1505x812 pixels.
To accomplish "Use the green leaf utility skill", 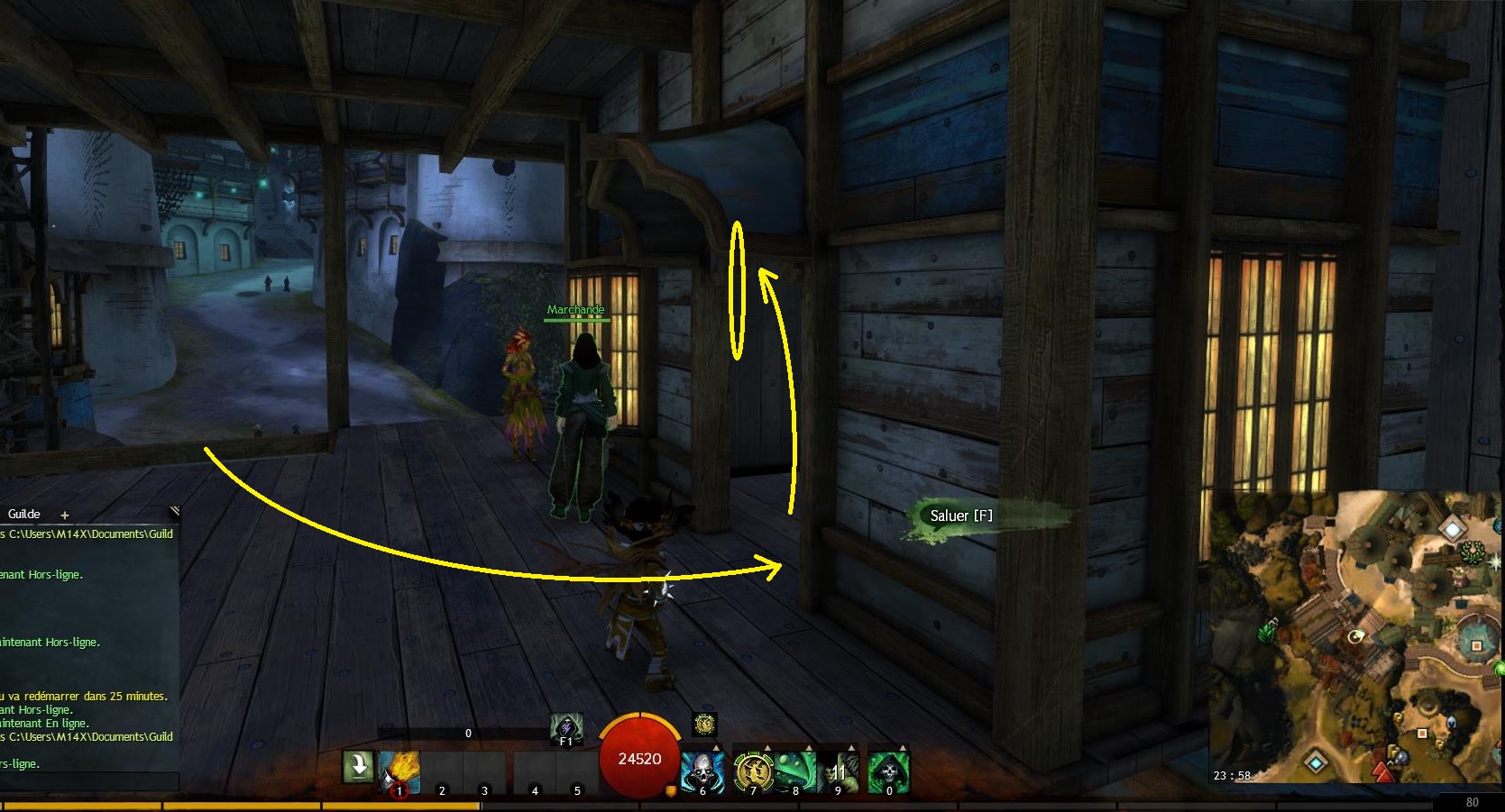I will point(795,772).
